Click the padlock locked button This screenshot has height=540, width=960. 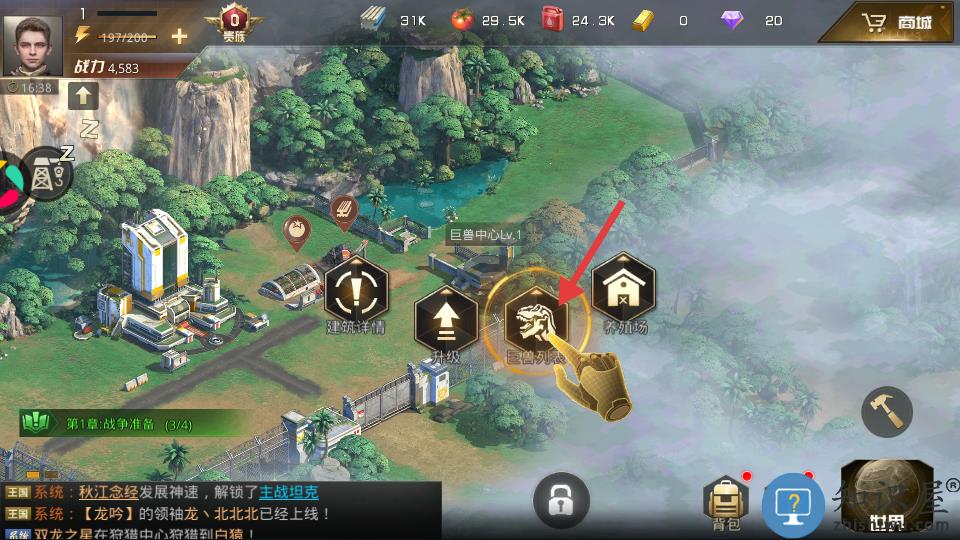click(x=561, y=499)
